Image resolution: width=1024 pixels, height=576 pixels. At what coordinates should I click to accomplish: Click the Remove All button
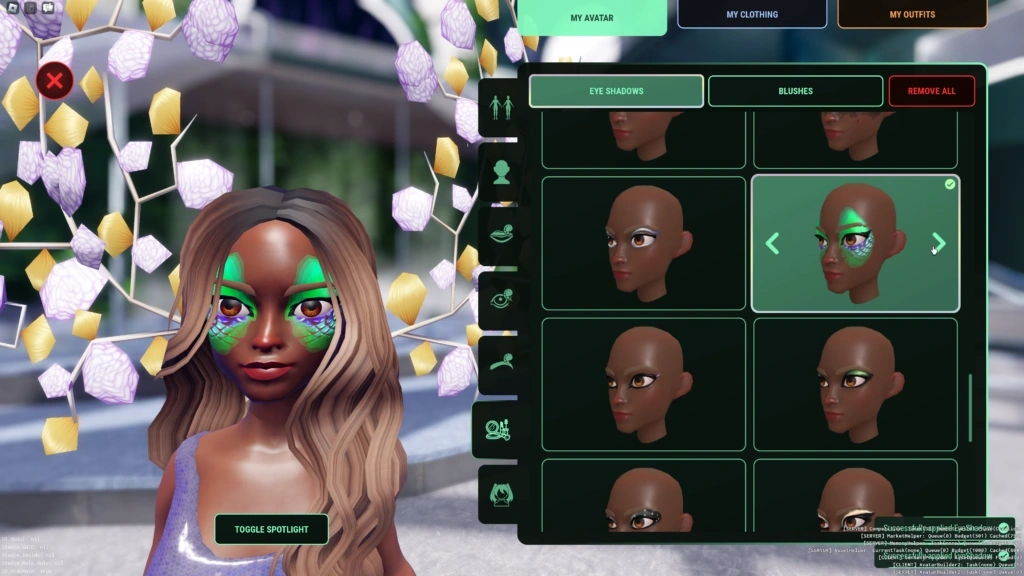931,91
